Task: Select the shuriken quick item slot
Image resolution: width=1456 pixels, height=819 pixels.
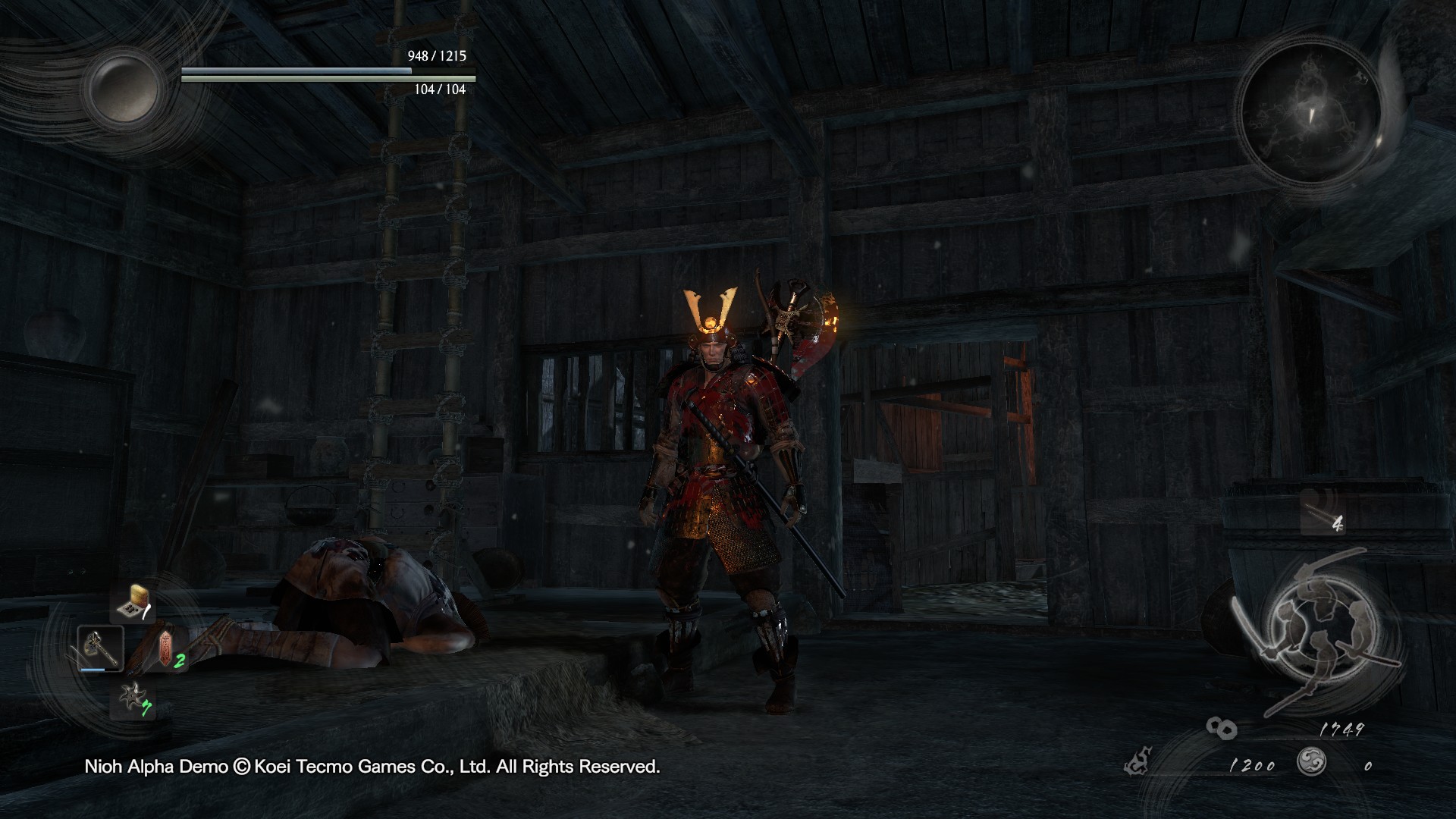Action: (x=133, y=698)
